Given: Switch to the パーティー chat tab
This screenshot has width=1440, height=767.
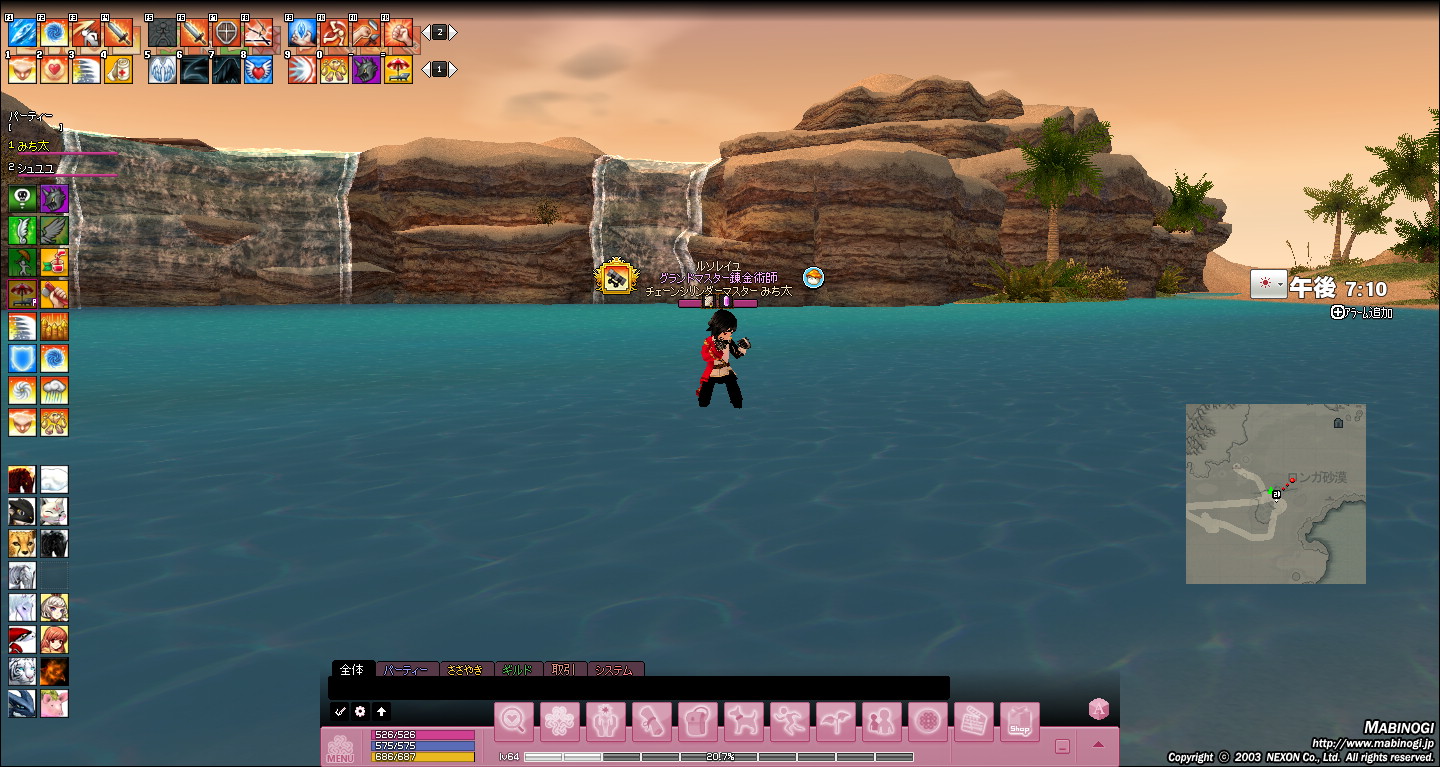Looking at the screenshot, I should 408,669.
